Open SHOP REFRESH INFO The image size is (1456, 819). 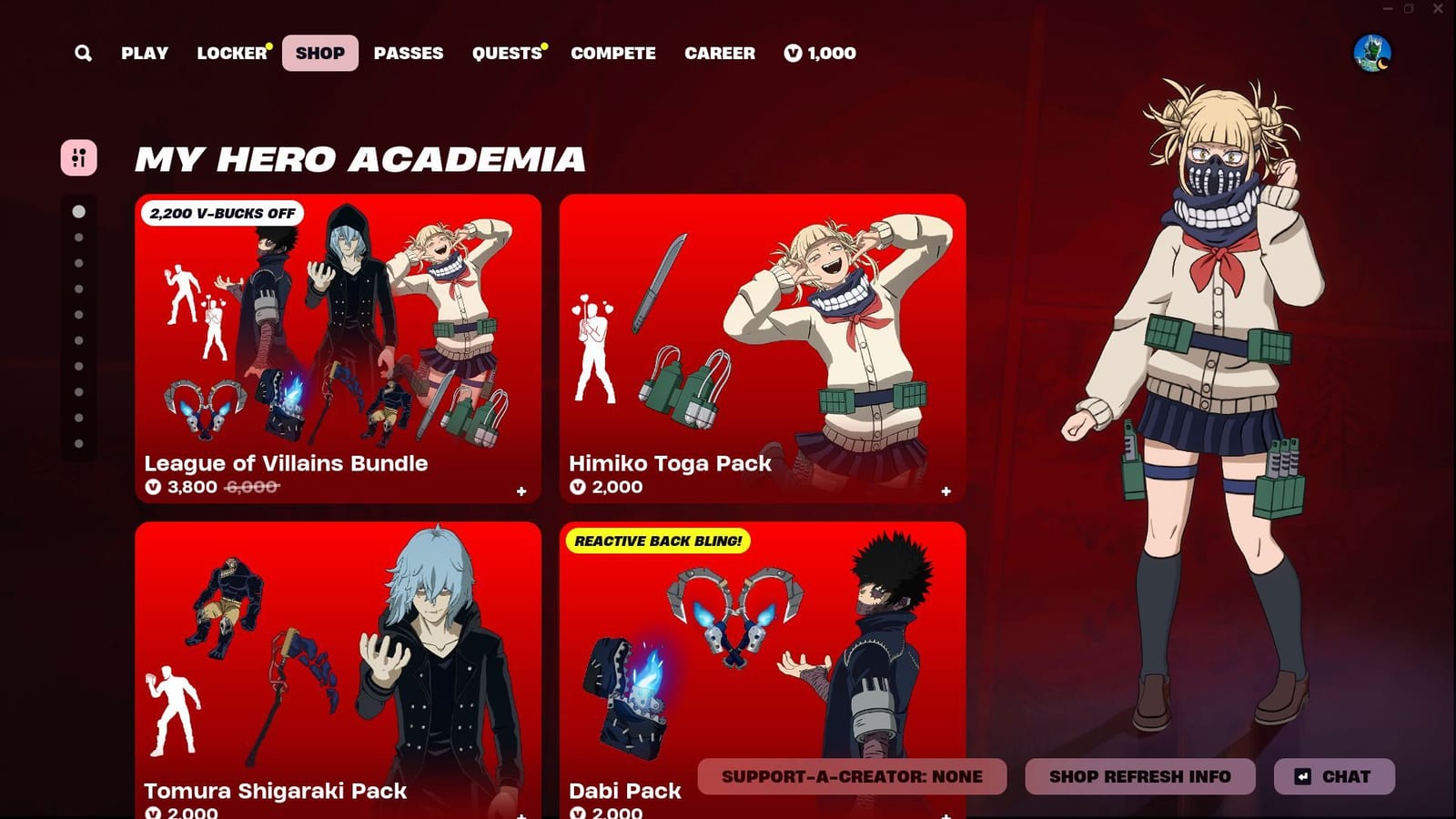[x=1138, y=776]
